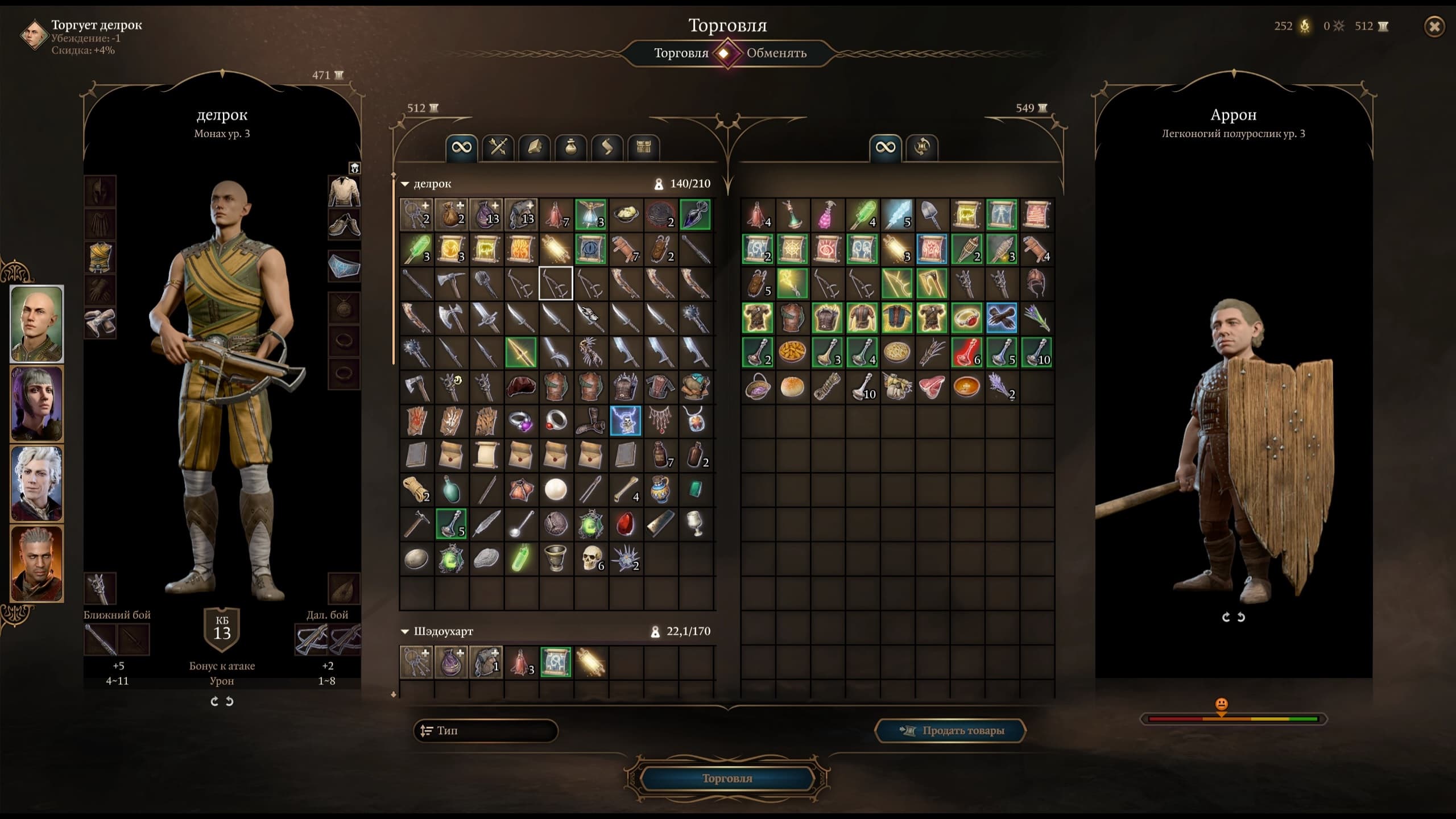Pick the red ruby gem in player inventory
Screen dimensions: 1456x819
pos(626,524)
